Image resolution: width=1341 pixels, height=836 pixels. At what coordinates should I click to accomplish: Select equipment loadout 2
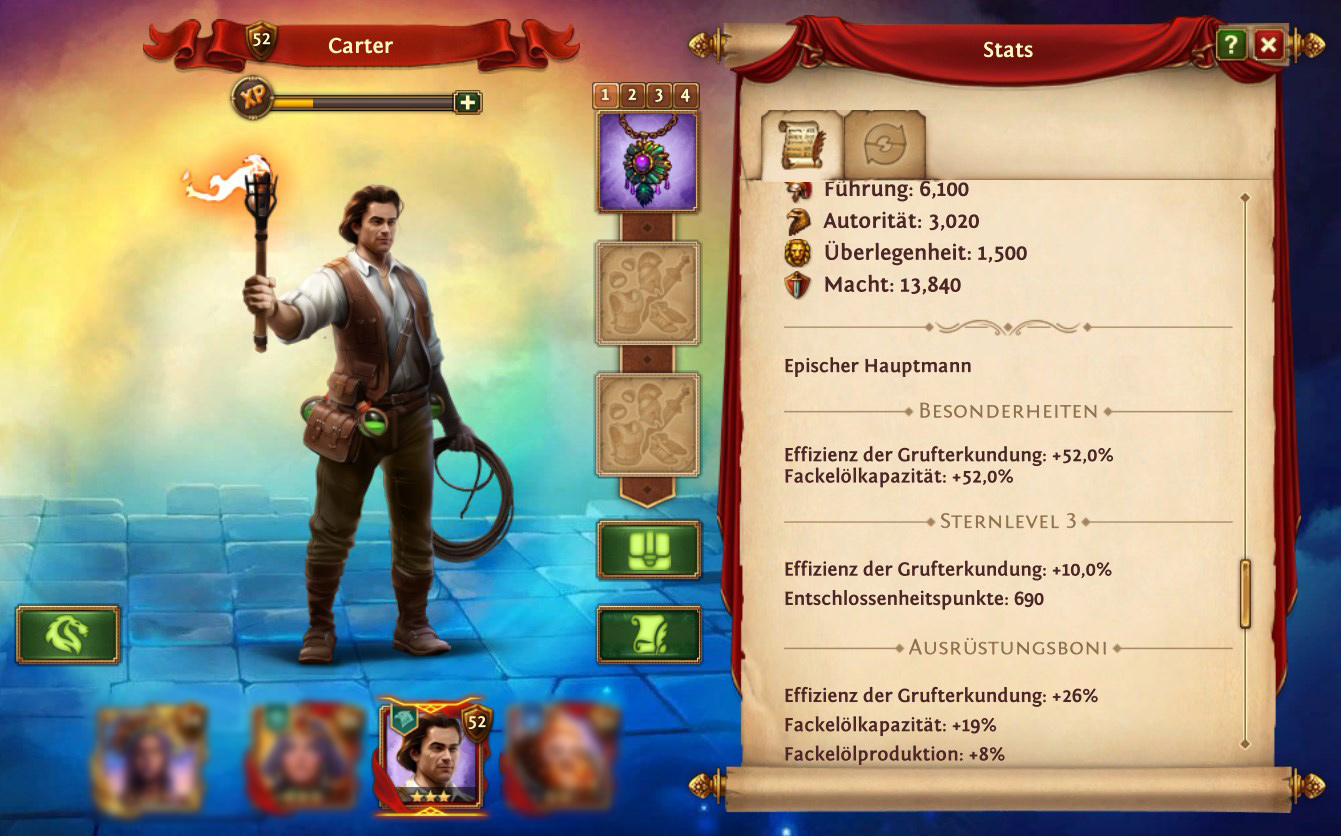pyautogui.click(x=632, y=96)
